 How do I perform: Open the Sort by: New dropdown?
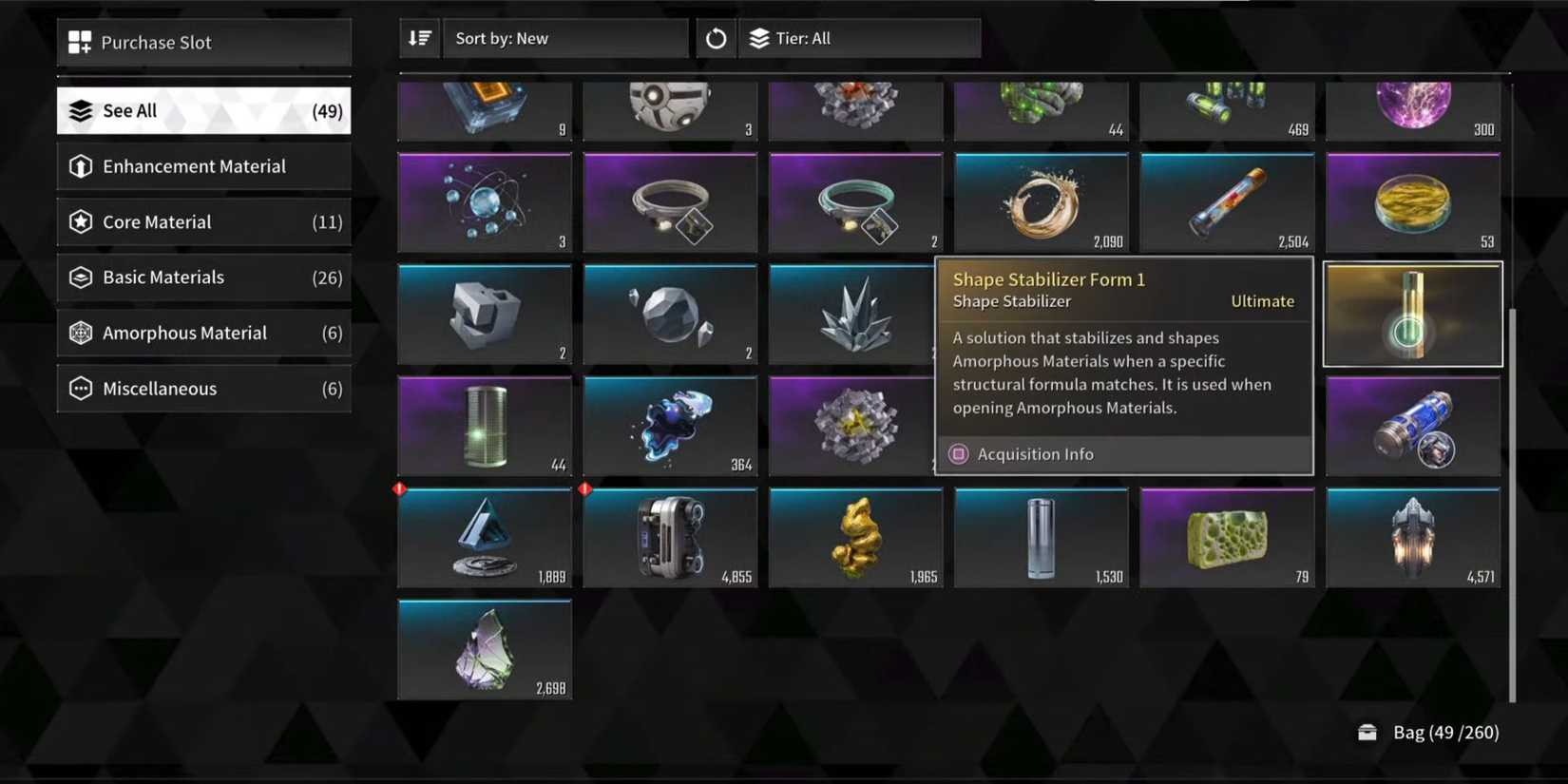565,38
